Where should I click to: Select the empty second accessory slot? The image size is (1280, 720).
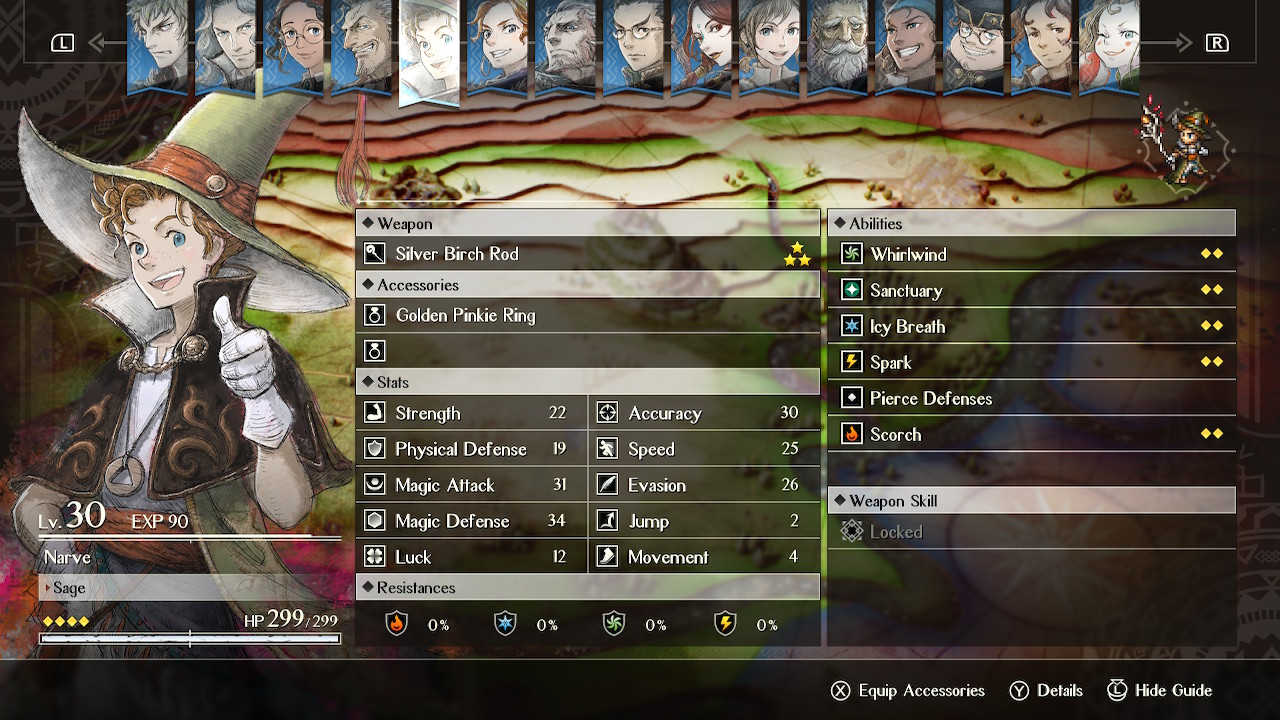point(587,351)
